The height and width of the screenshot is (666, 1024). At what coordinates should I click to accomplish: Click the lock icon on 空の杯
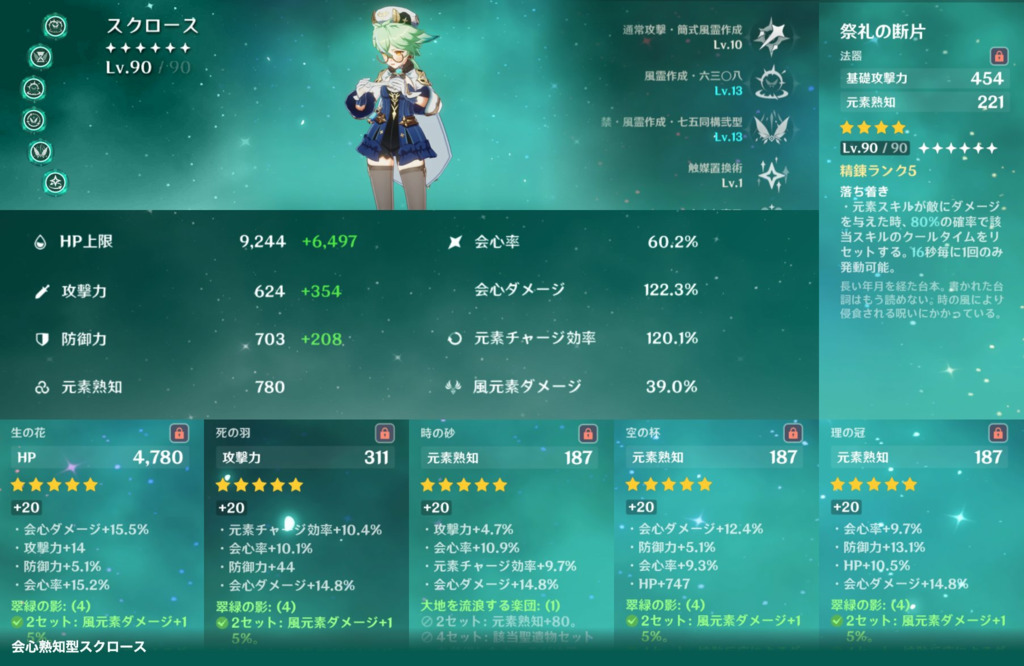(793, 433)
